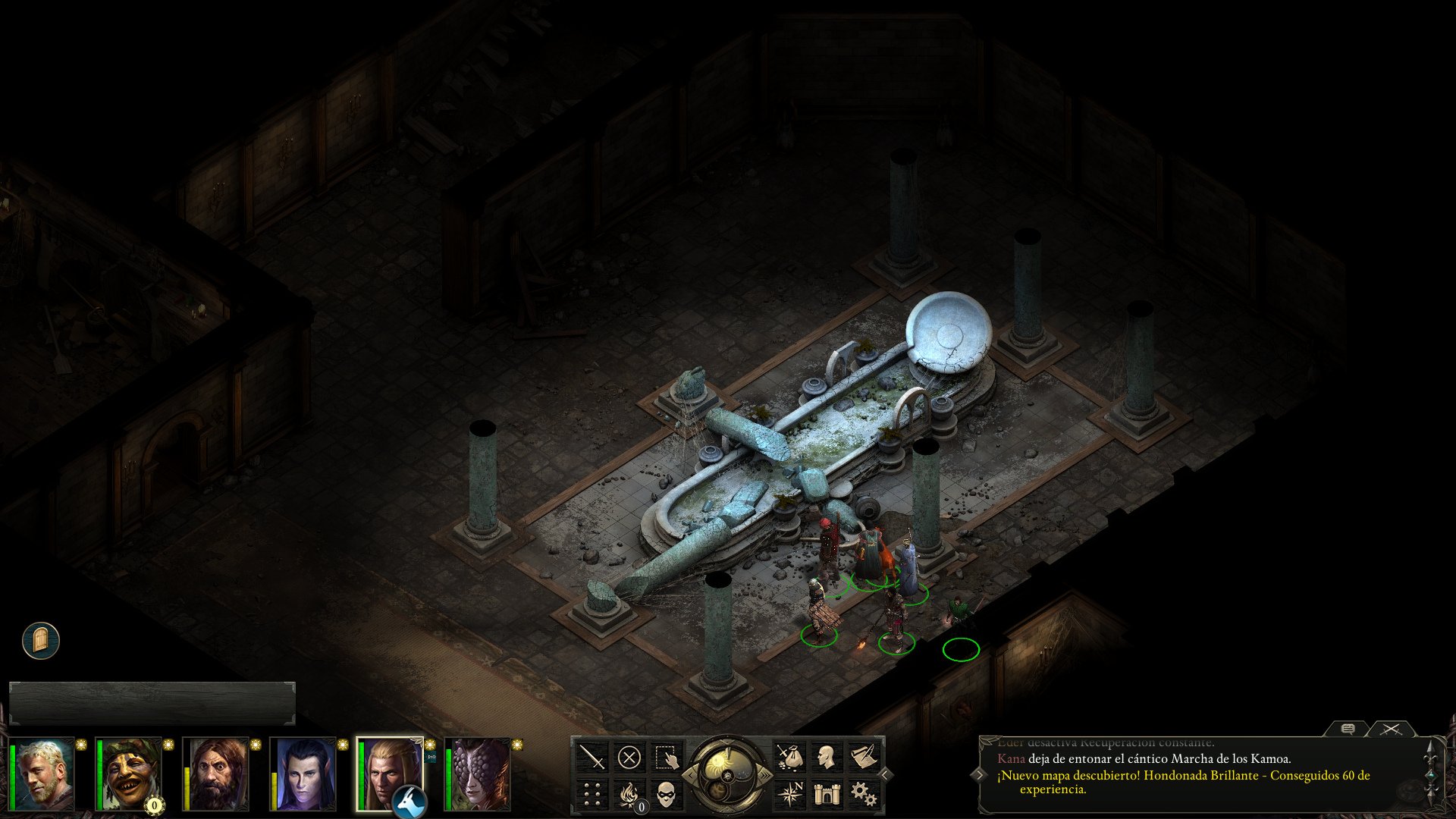Image resolution: width=1456 pixels, height=819 pixels.
Task: Open the inventory coin-bag icon
Action: [789, 756]
